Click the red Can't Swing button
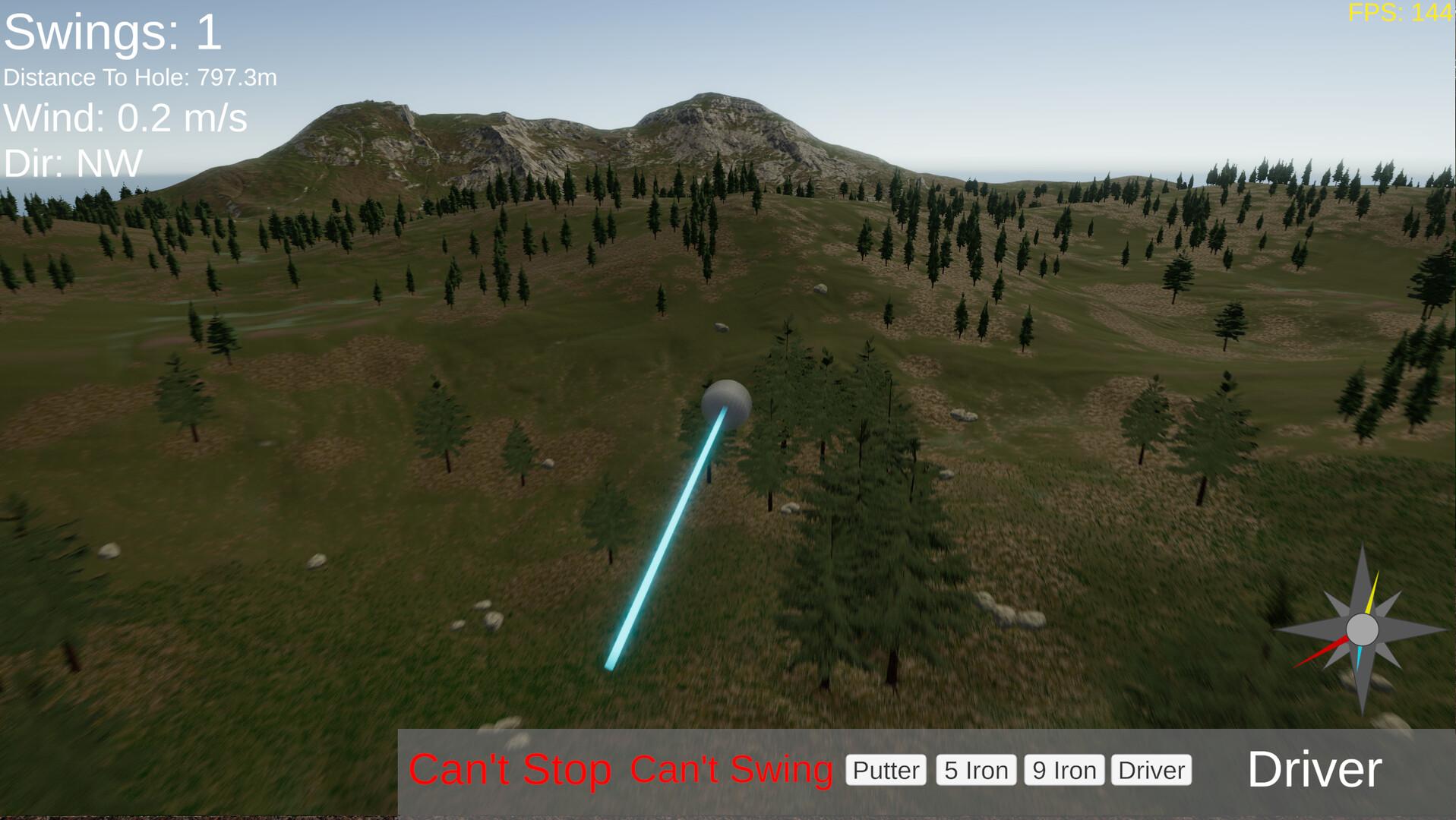This screenshot has height=820, width=1456. tap(731, 769)
